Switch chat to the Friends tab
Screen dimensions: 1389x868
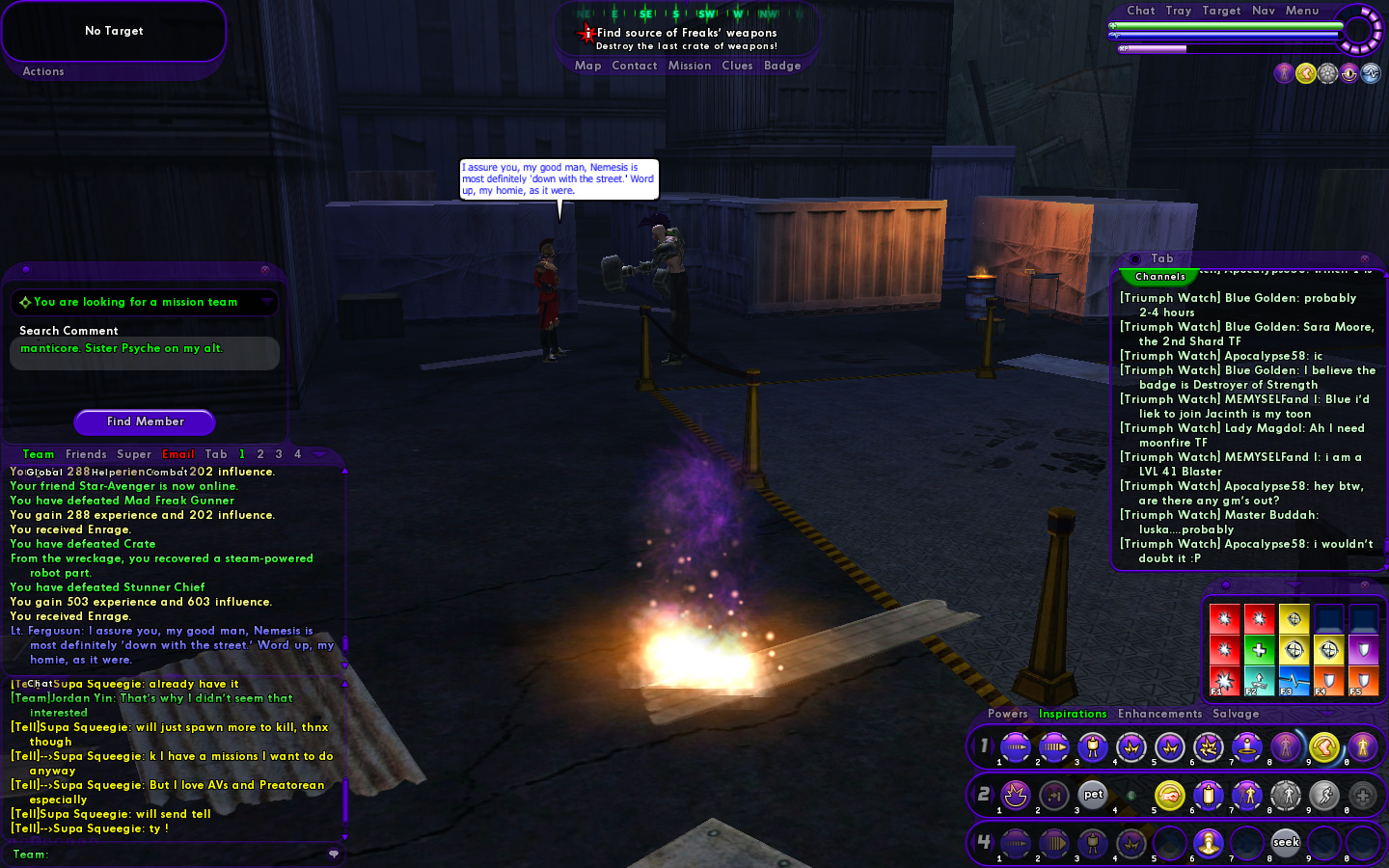tap(86, 454)
